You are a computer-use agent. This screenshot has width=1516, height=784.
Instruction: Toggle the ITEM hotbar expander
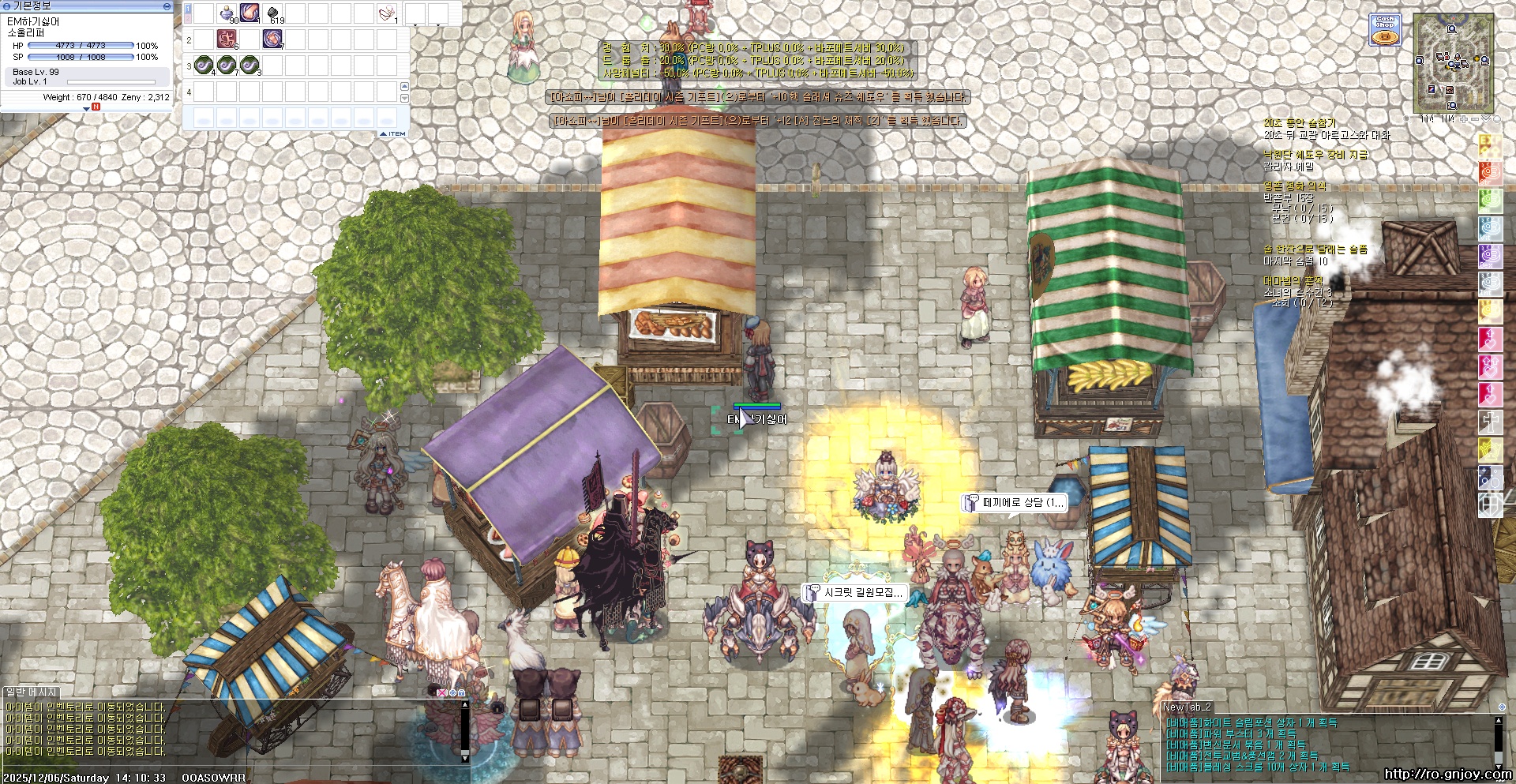pos(393,133)
